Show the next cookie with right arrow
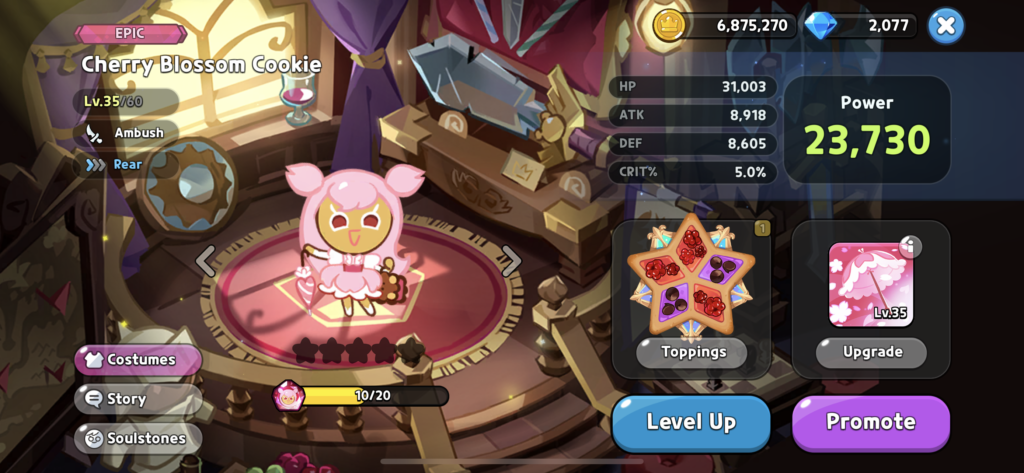This screenshot has height=473, width=1024. pos(511,261)
